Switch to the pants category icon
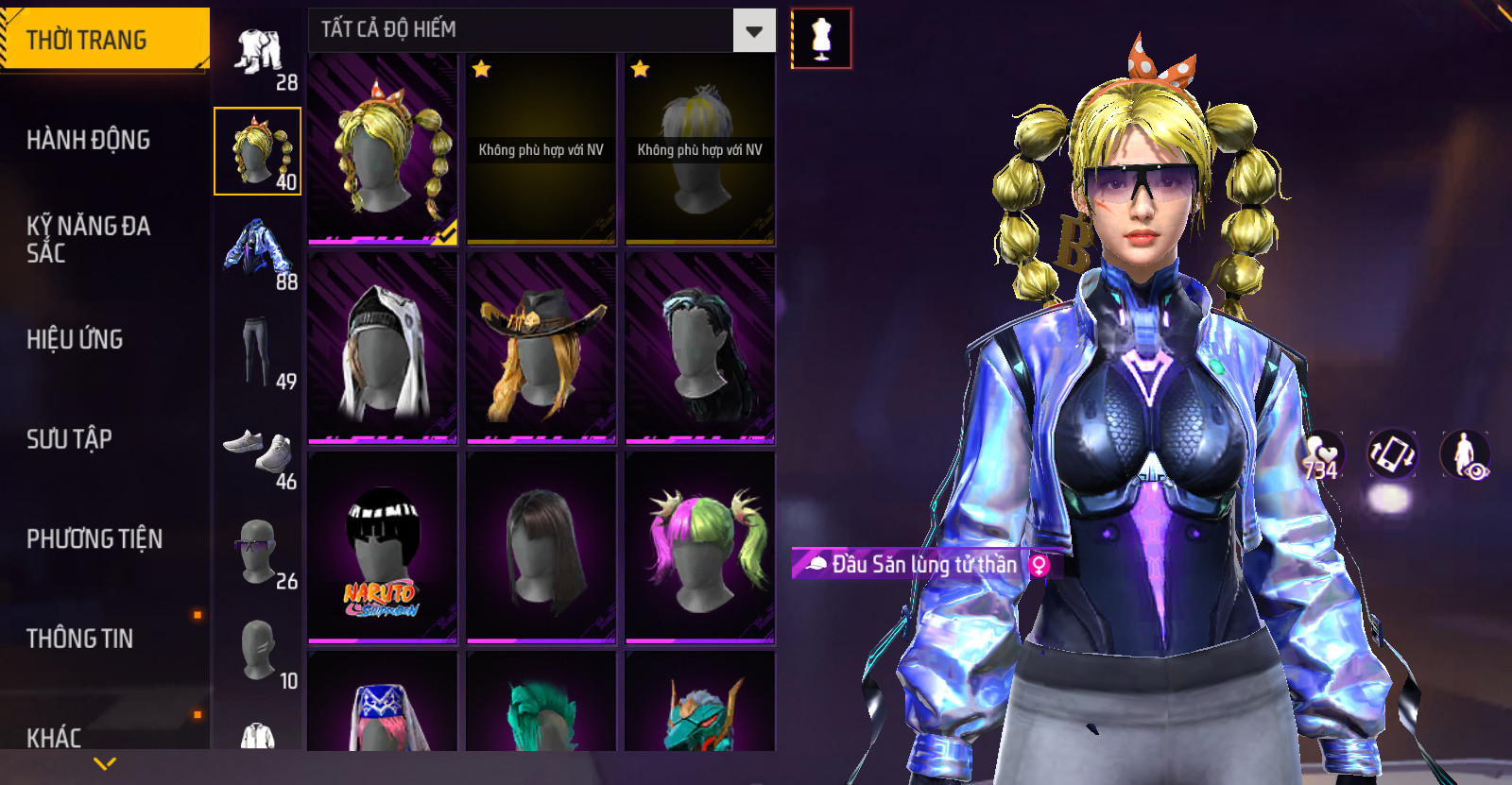Viewport: 1512px width, 785px height. click(256, 350)
